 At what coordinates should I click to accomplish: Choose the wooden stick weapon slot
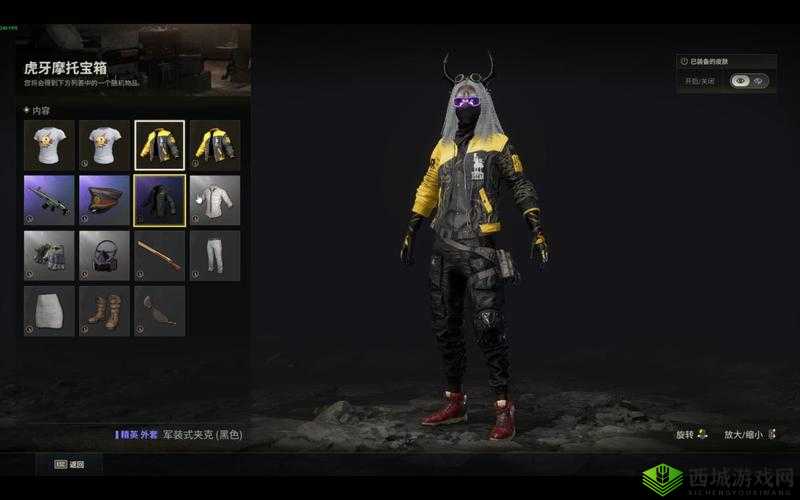point(160,256)
